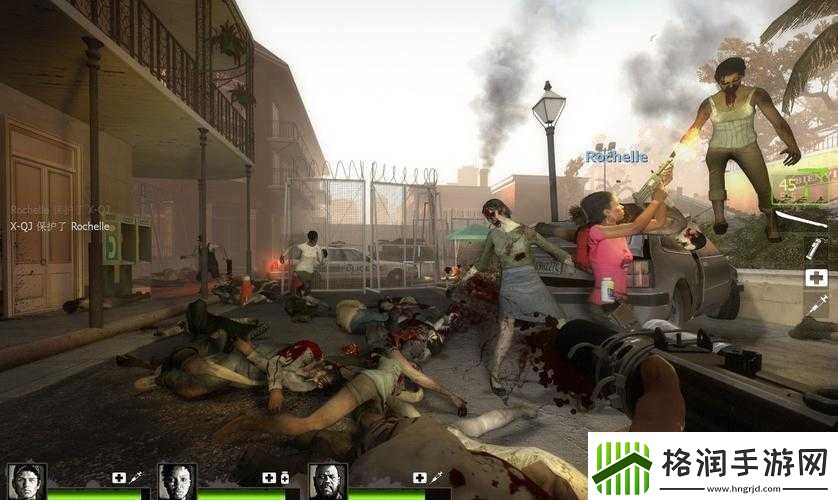Click Nick's teammate portrait
The height and width of the screenshot is (500, 838).
25,481
